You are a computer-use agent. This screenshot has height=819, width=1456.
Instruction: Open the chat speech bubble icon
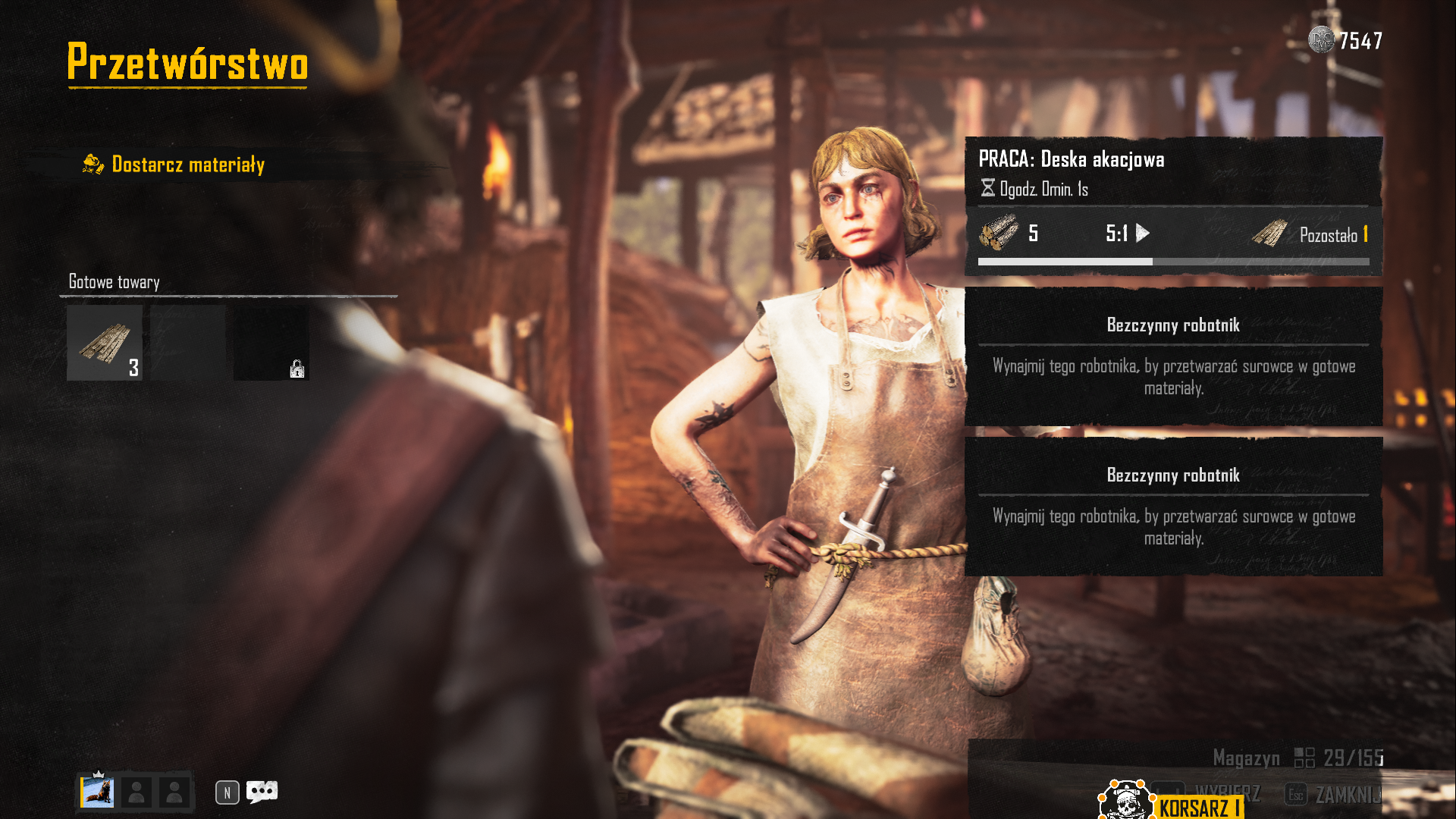click(x=262, y=792)
